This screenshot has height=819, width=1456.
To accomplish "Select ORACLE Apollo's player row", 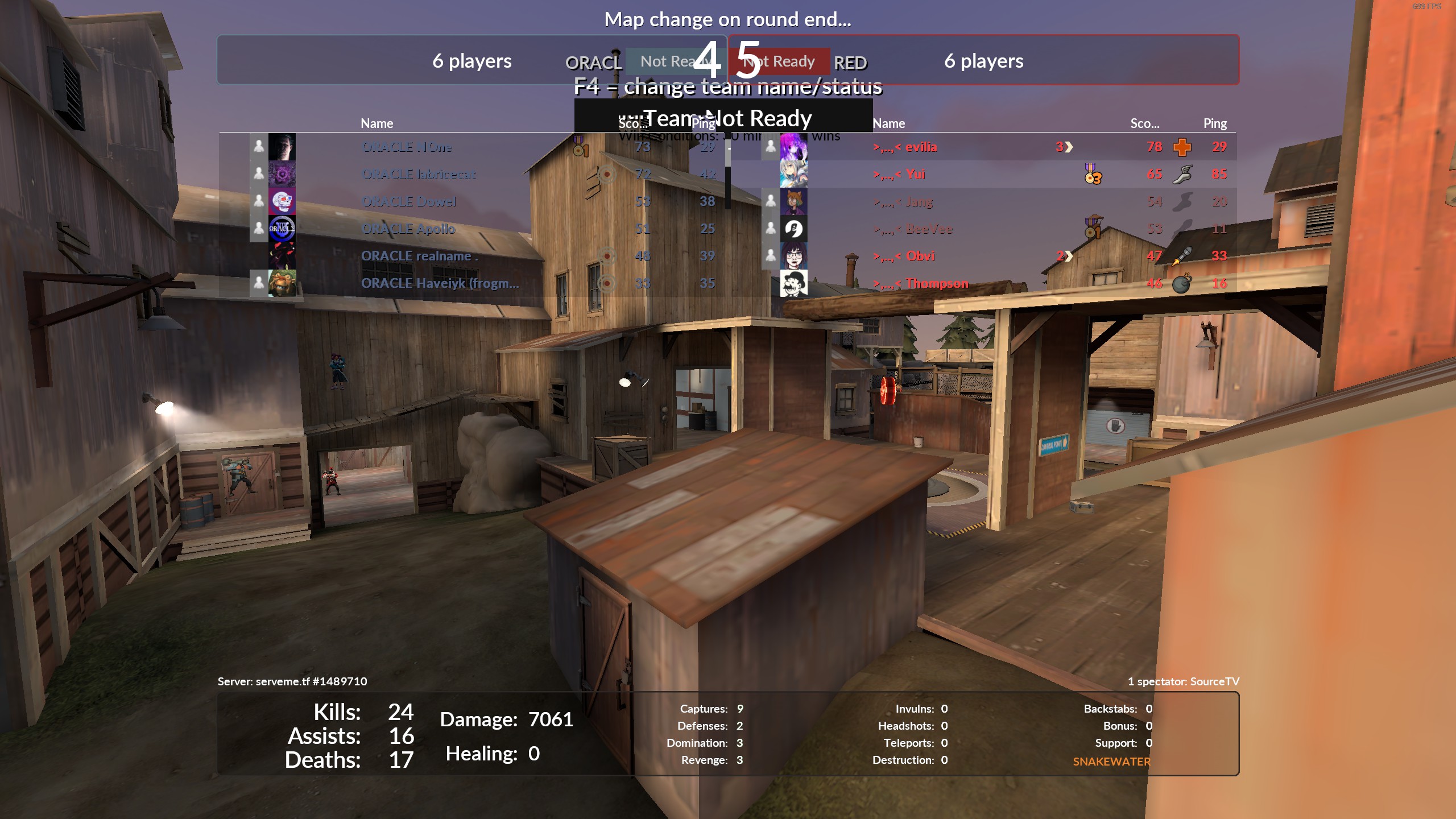I will 408,229.
